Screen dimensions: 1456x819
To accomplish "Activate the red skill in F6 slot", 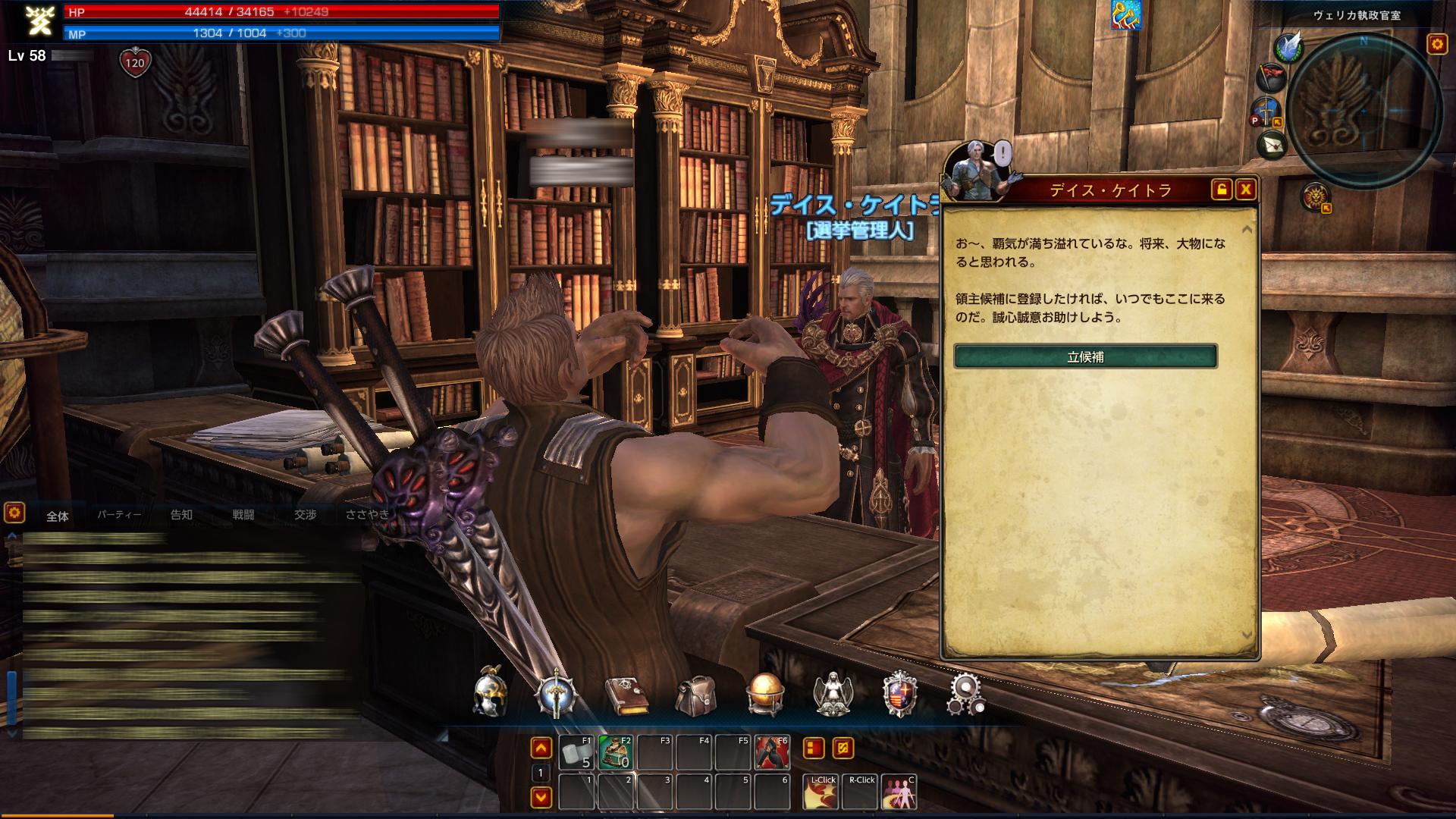I will coord(772,752).
